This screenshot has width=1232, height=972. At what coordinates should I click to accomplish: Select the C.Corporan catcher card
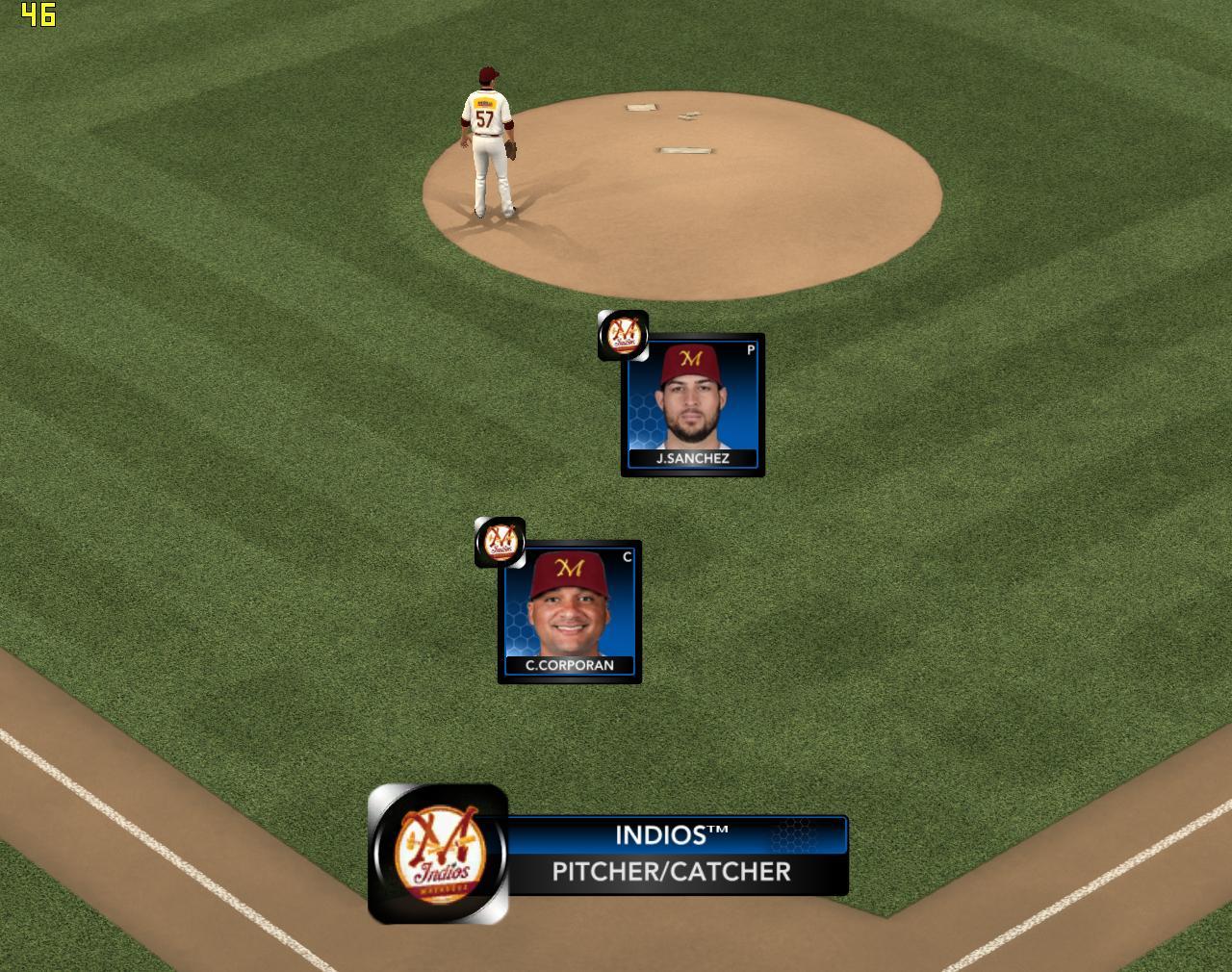[x=570, y=612]
